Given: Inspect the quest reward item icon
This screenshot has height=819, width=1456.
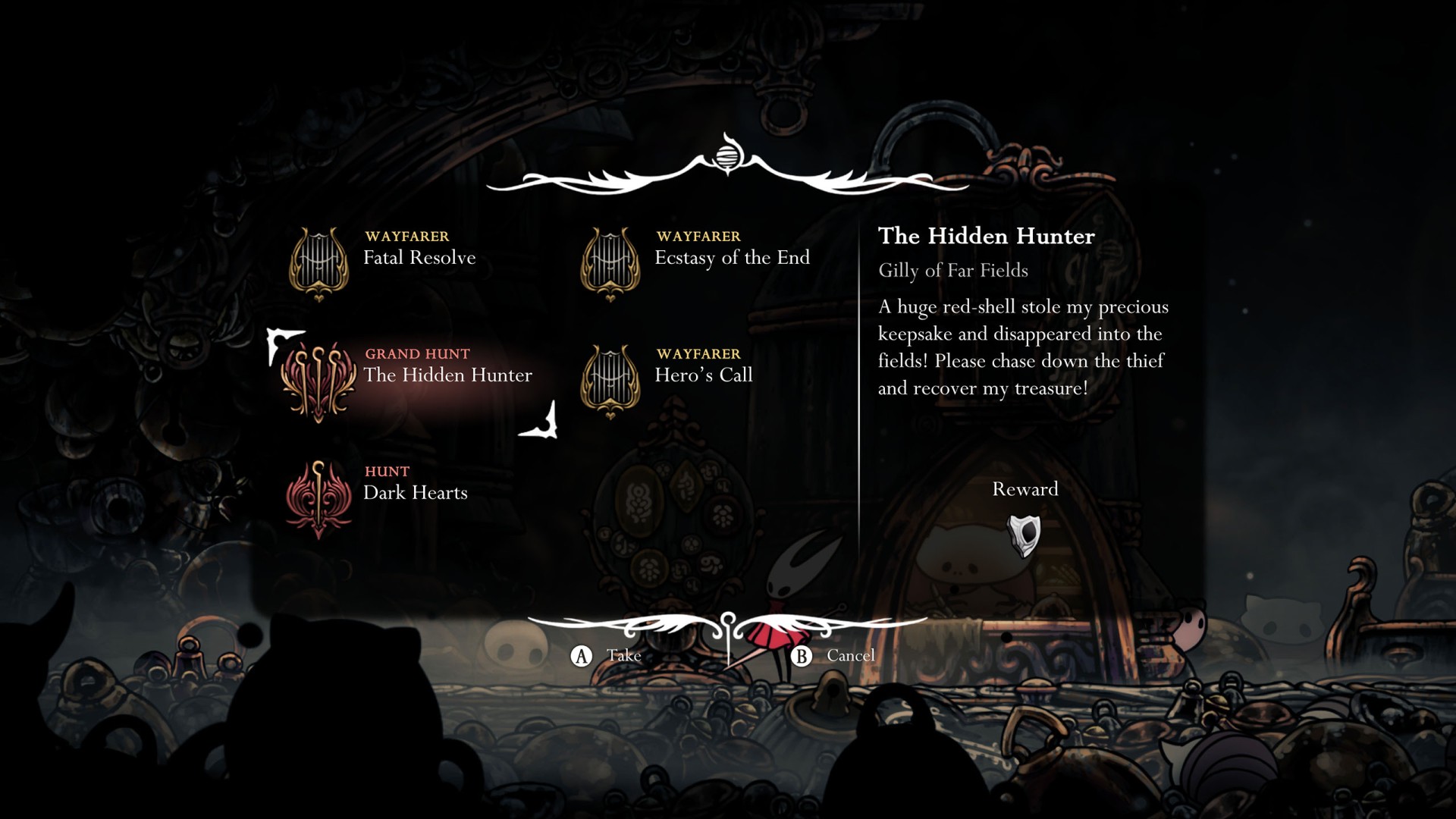Looking at the screenshot, I should coord(1025,535).
